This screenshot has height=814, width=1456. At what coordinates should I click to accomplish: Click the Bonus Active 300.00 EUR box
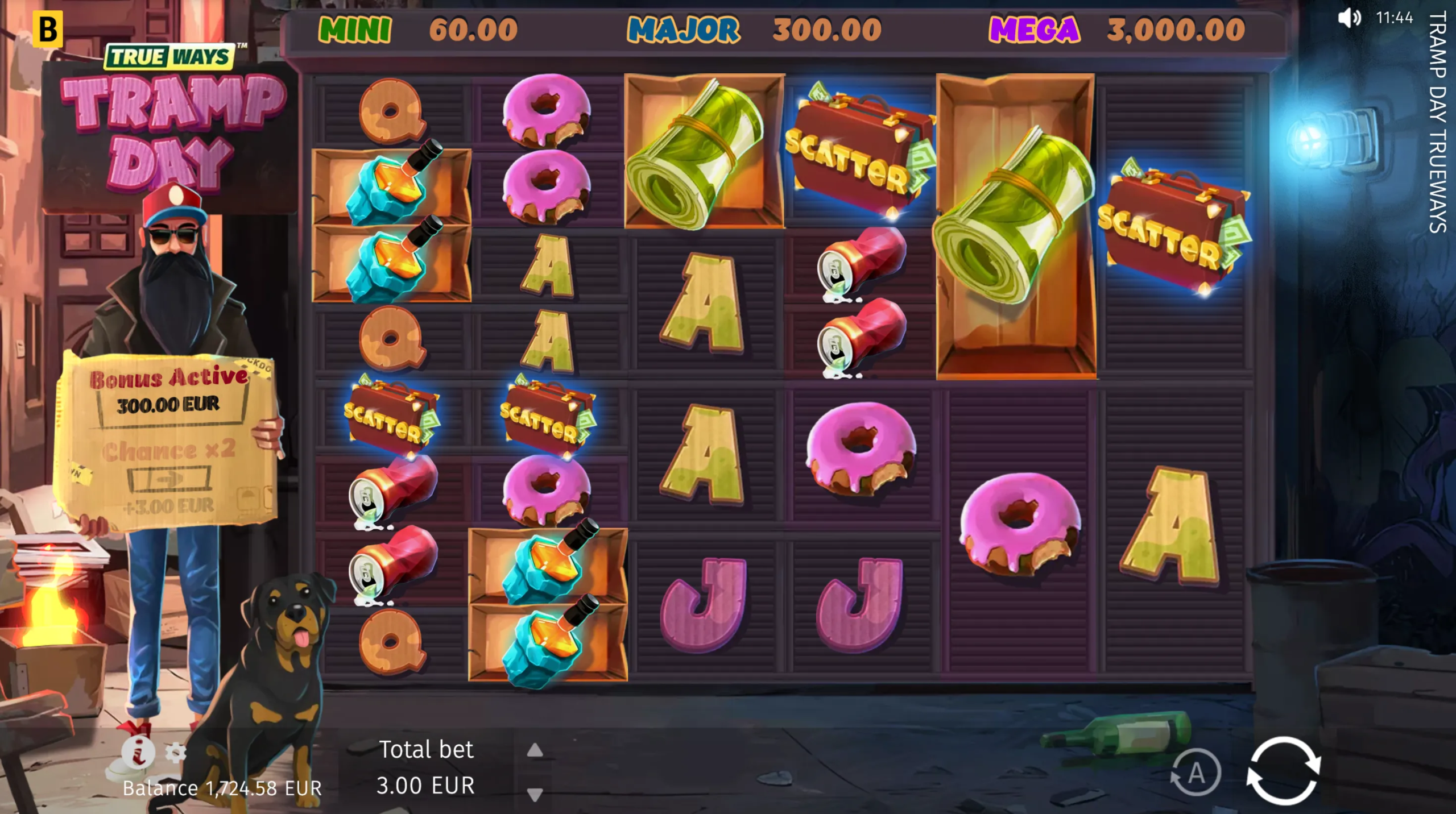click(169, 405)
